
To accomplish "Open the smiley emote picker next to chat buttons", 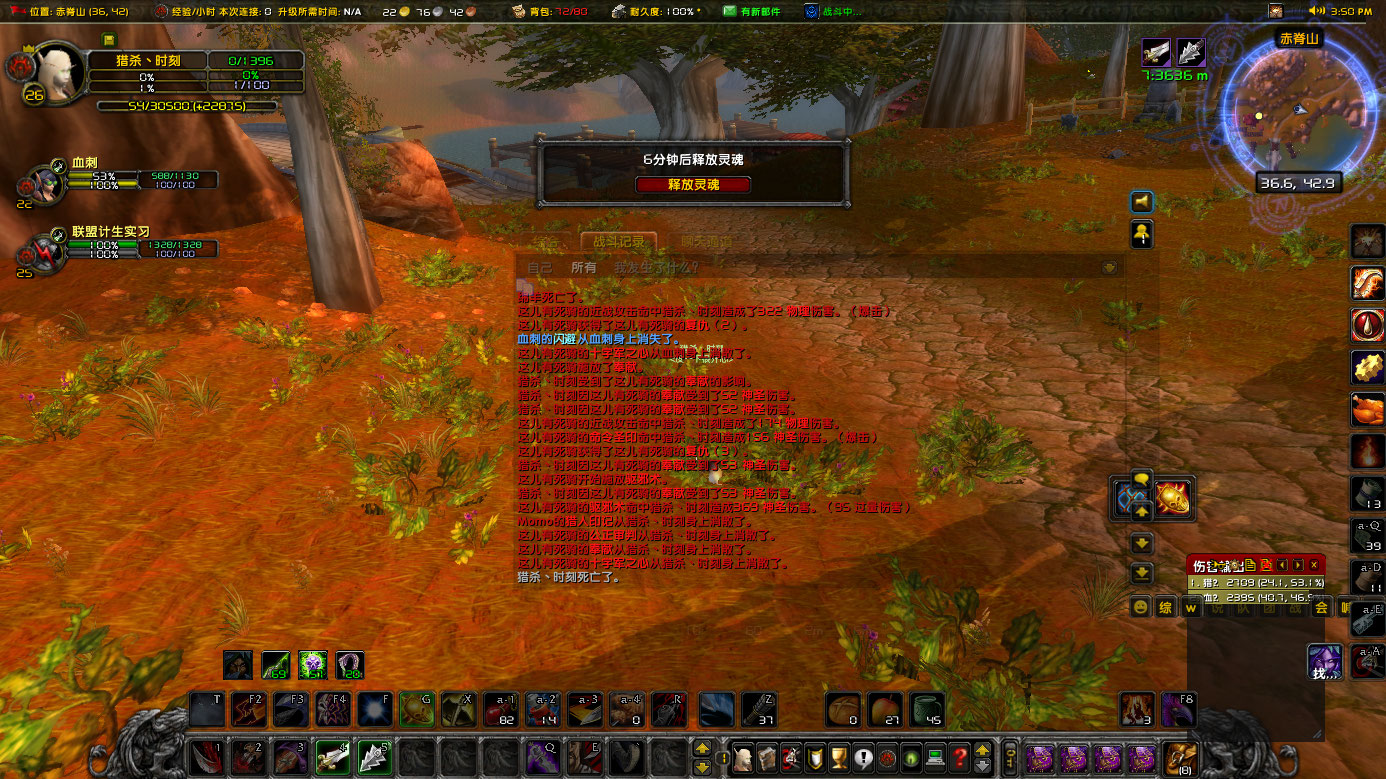I will point(1140,608).
